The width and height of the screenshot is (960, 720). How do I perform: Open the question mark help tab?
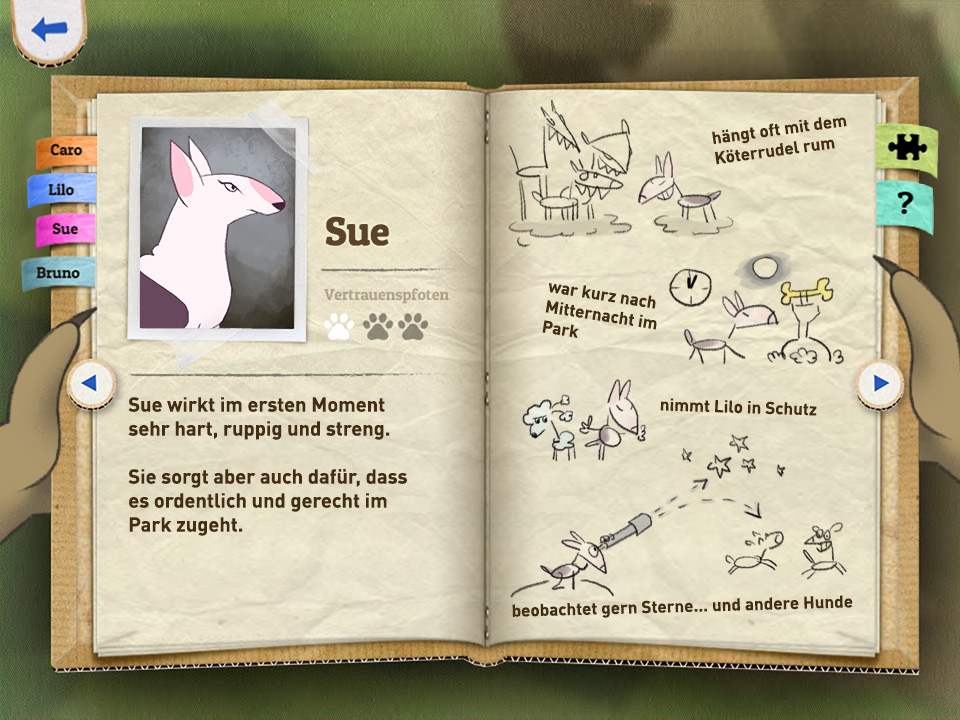[905, 204]
